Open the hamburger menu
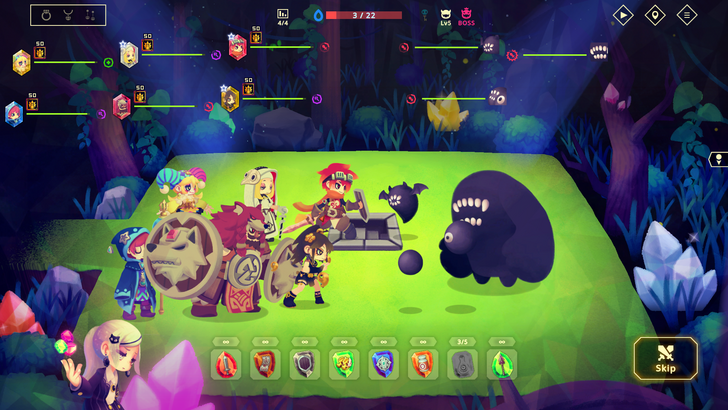Screen dimensions: 728x410 687,15
